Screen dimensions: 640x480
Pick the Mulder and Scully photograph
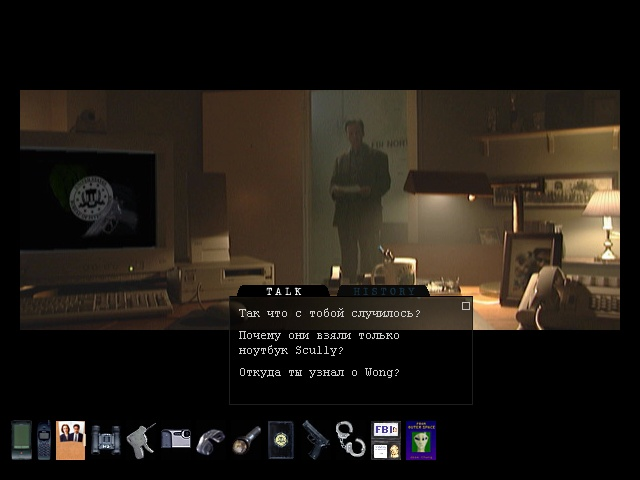coord(70,440)
